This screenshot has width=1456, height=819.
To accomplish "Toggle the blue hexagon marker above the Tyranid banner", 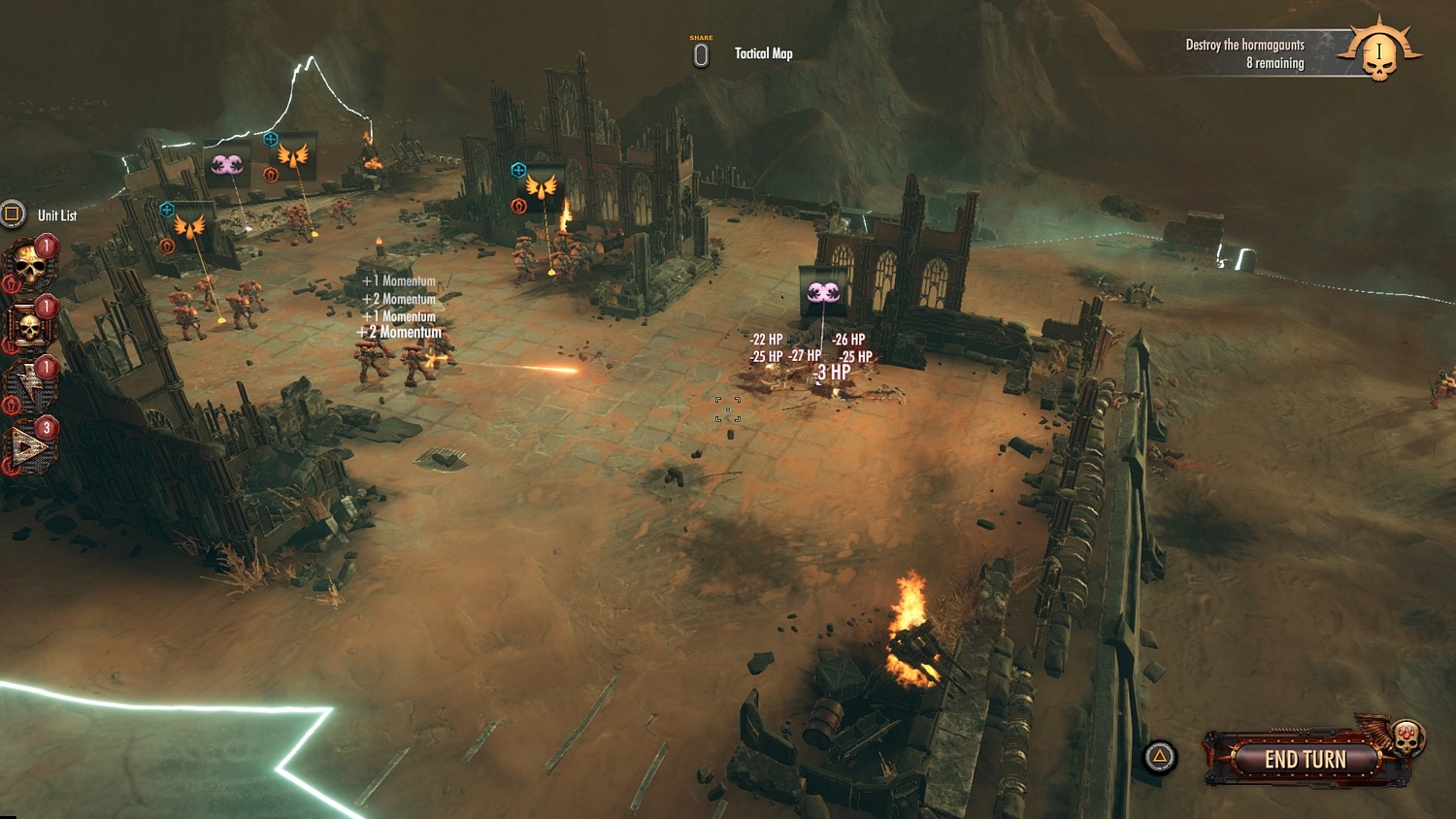I will pyautogui.click(x=271, y=139).
